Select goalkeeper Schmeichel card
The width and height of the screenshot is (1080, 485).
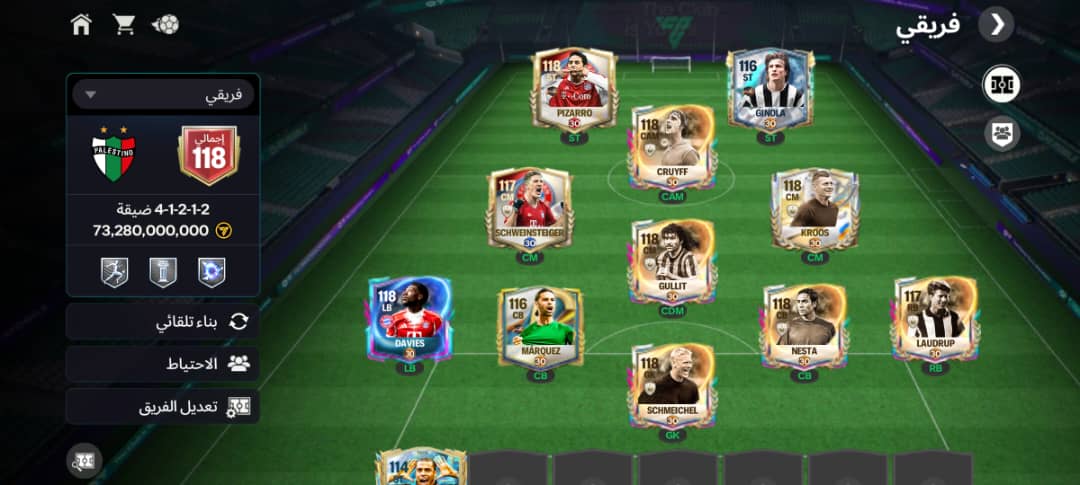pos(674,385)
